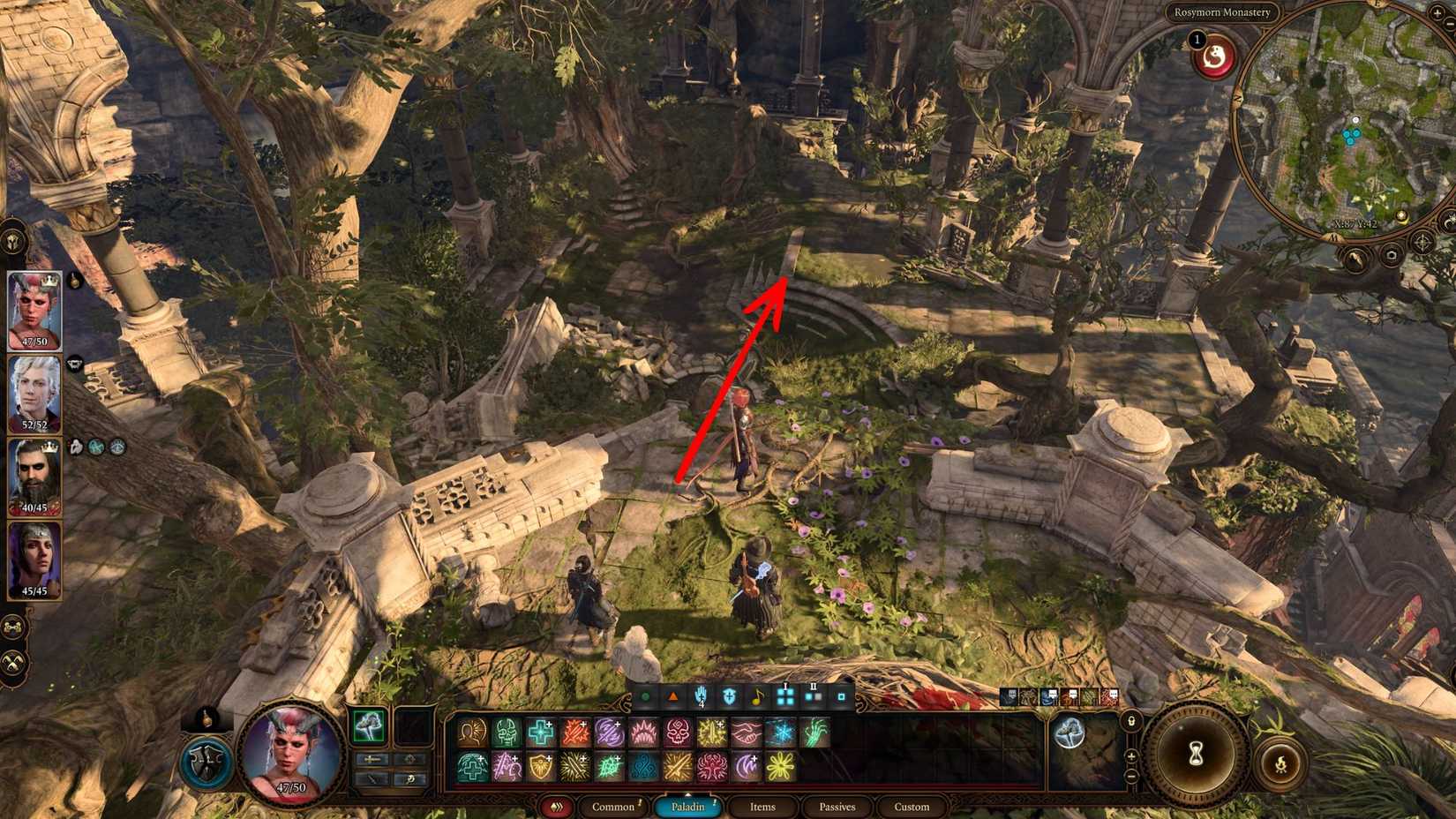Select the Cure Wounds healing spell icon

[540, 732]
